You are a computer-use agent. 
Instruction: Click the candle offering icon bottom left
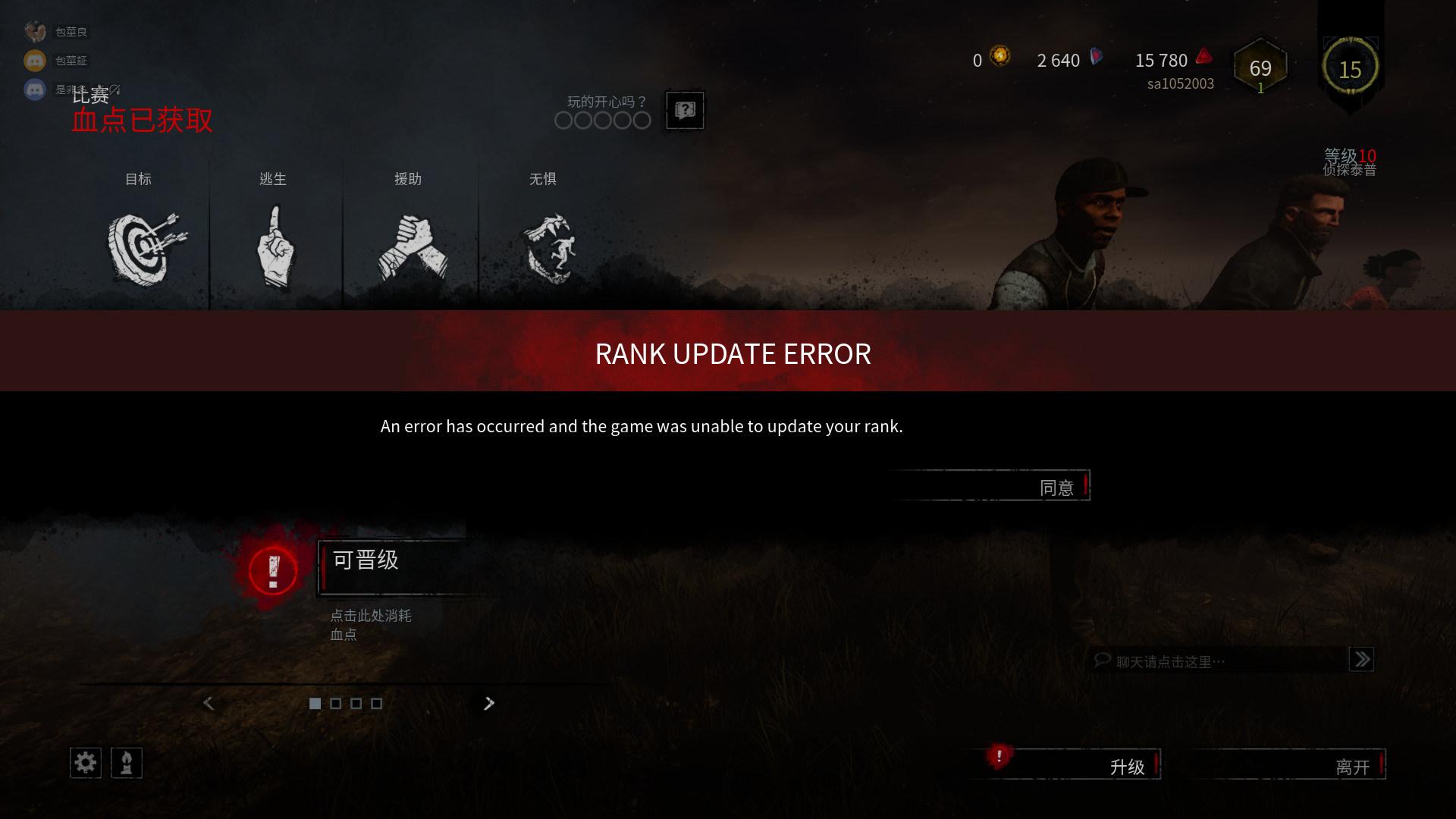pyautogui.click(x=127, y=763)
